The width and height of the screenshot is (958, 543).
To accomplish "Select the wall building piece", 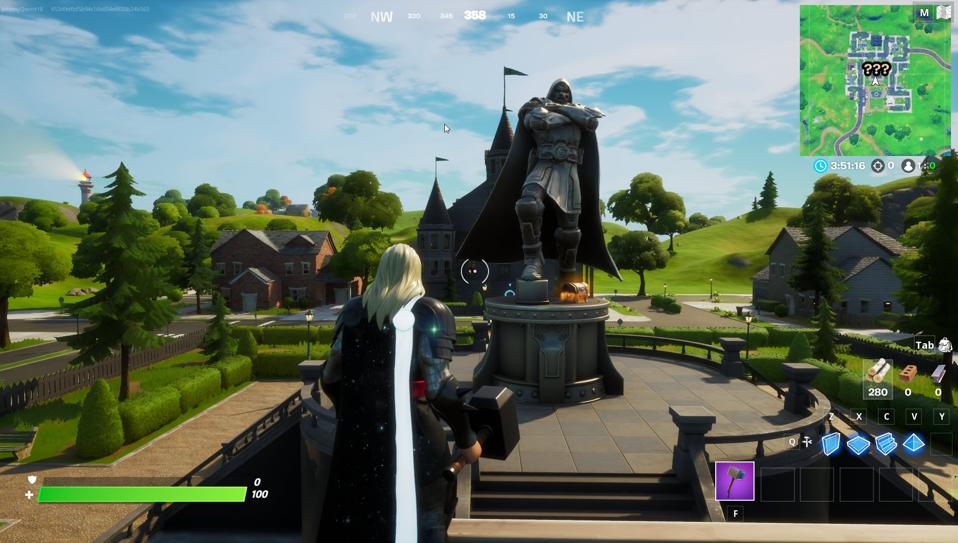I will tap(831, 444).
